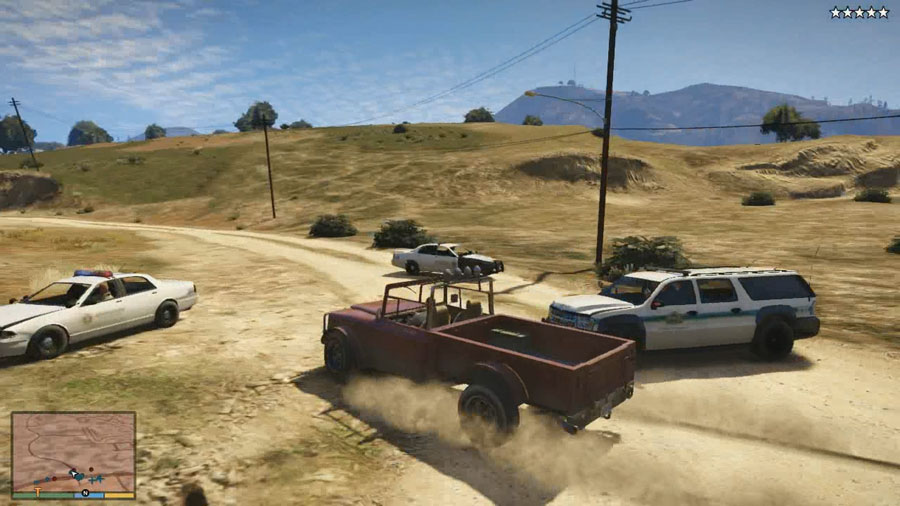The width and height of the screenshot is (900, 506).
Task: Click the blue police helicopter blip
Action: [97, 479]
